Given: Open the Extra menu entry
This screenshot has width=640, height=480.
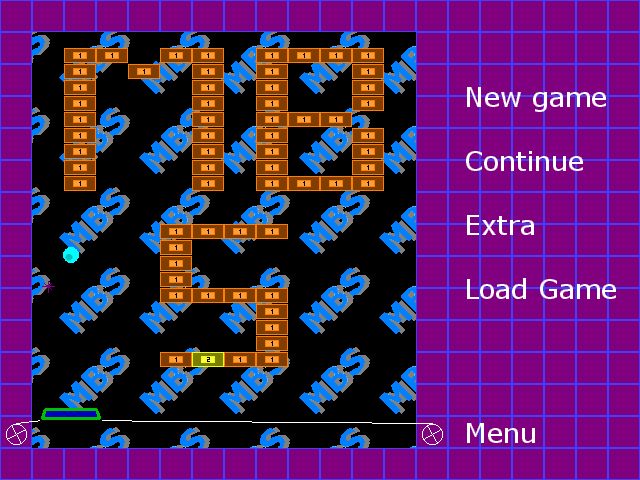Looking at the screenshot, I should [500, 226].
